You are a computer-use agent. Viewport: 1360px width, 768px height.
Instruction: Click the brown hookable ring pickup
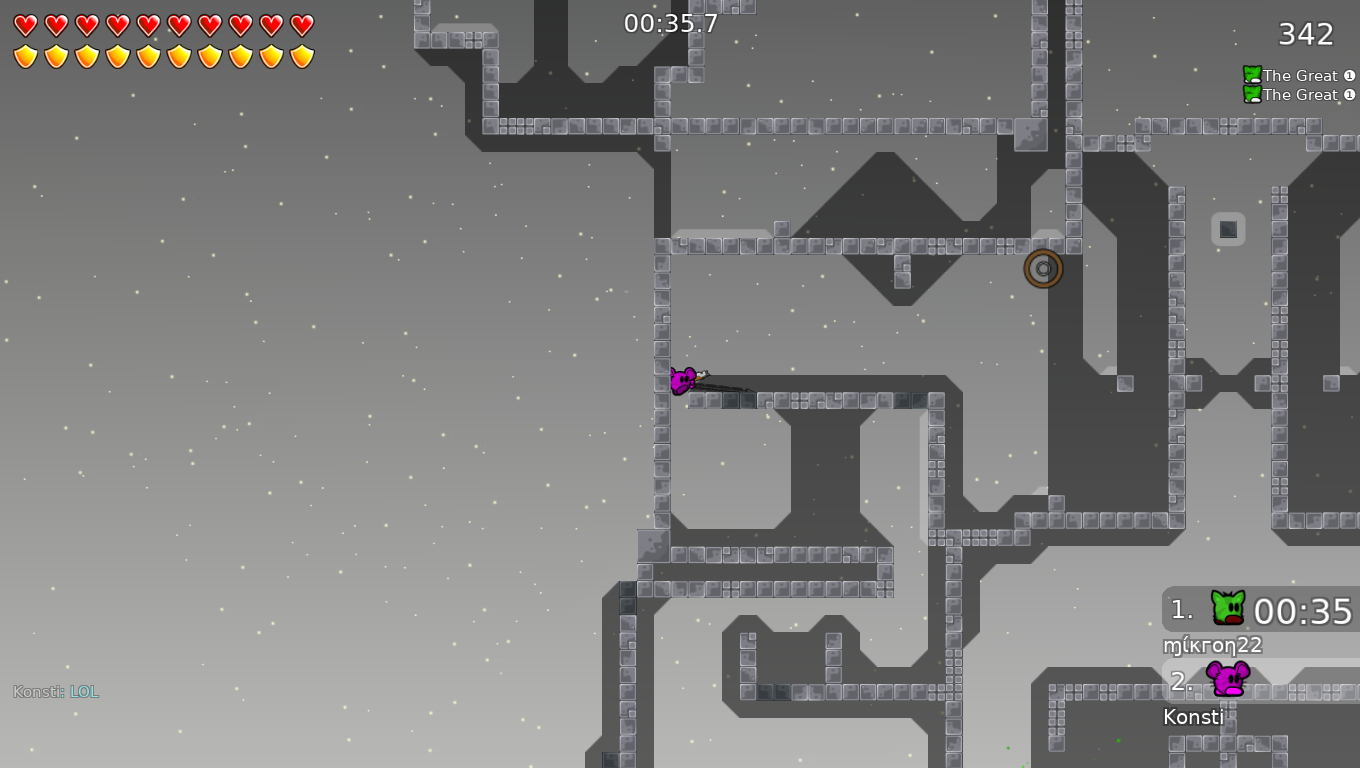(1043, 268)
